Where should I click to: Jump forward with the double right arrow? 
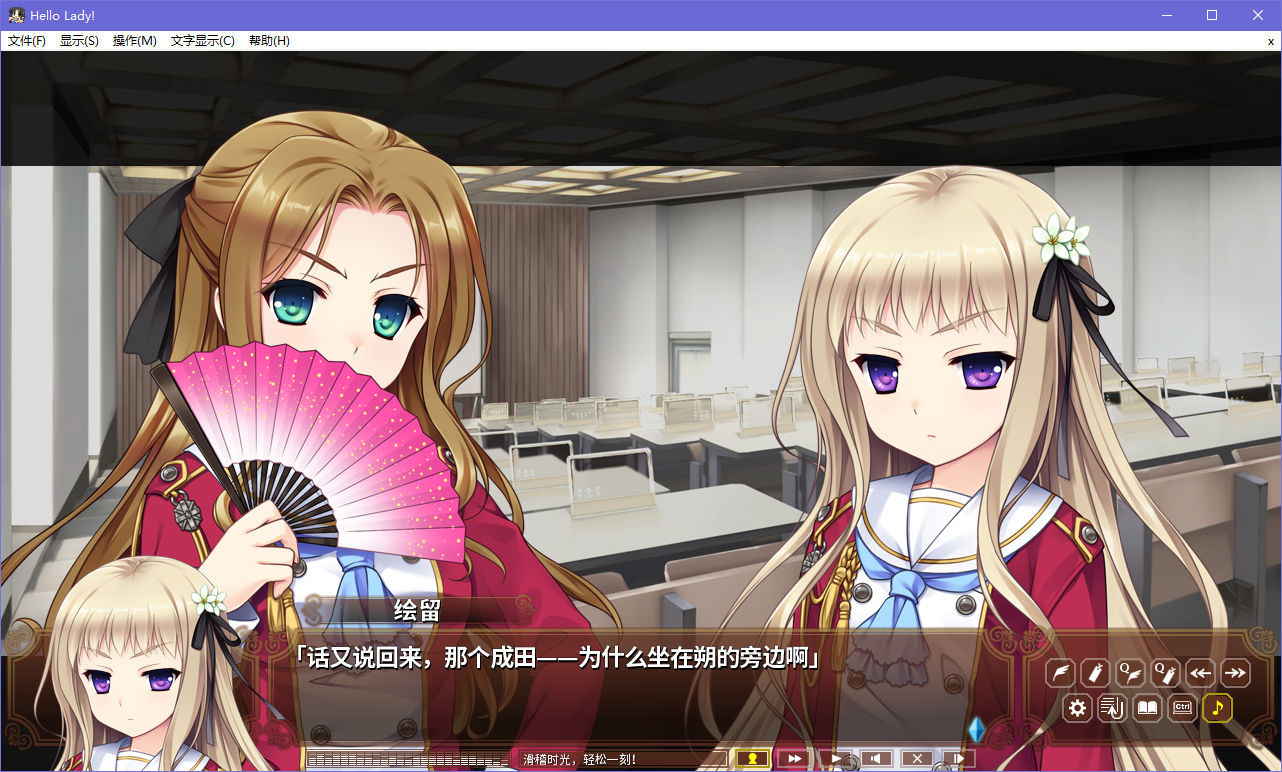click(1235, 673)
